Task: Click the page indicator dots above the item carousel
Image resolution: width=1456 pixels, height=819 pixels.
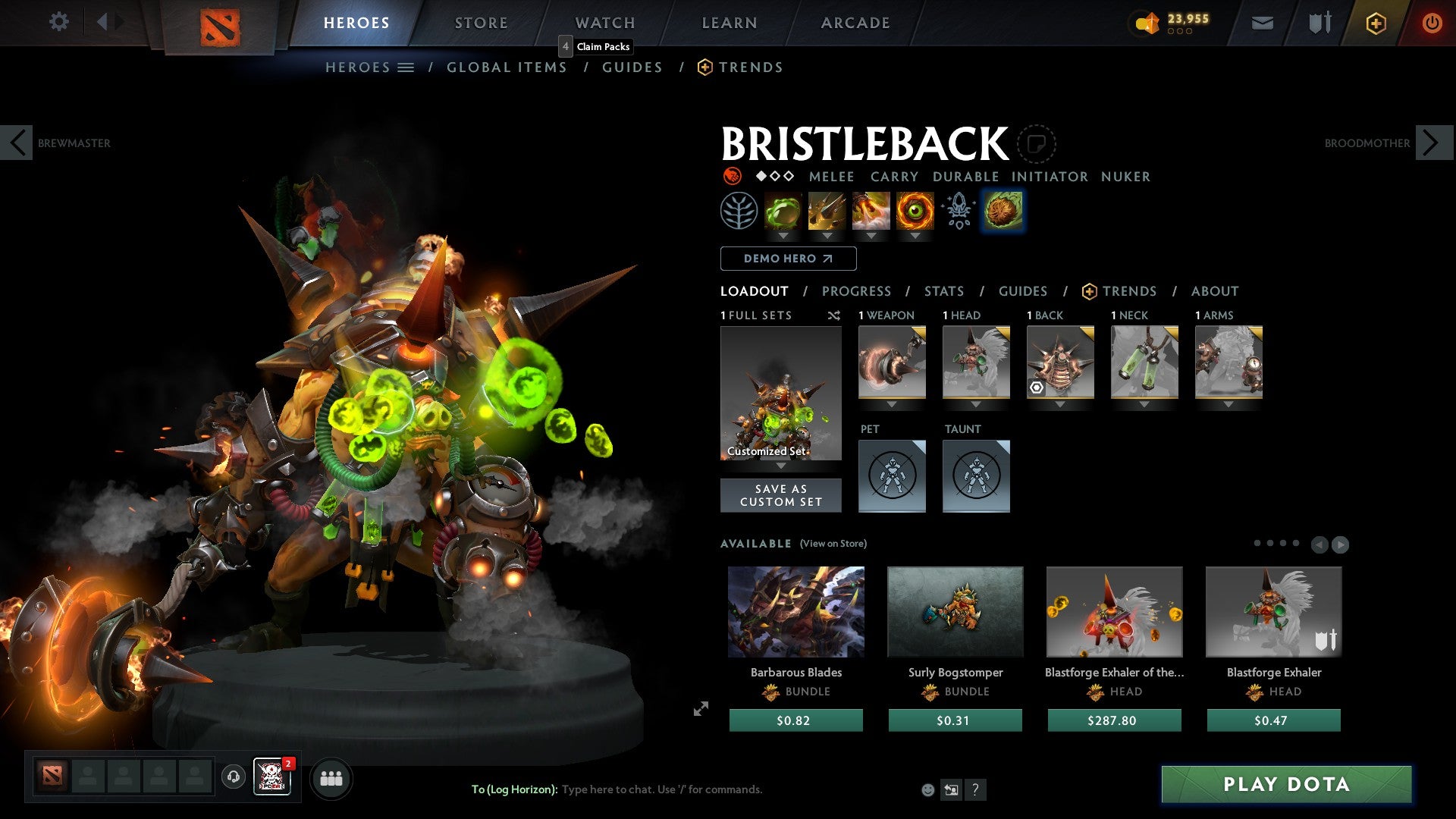Action: [x=1278, y=543]
